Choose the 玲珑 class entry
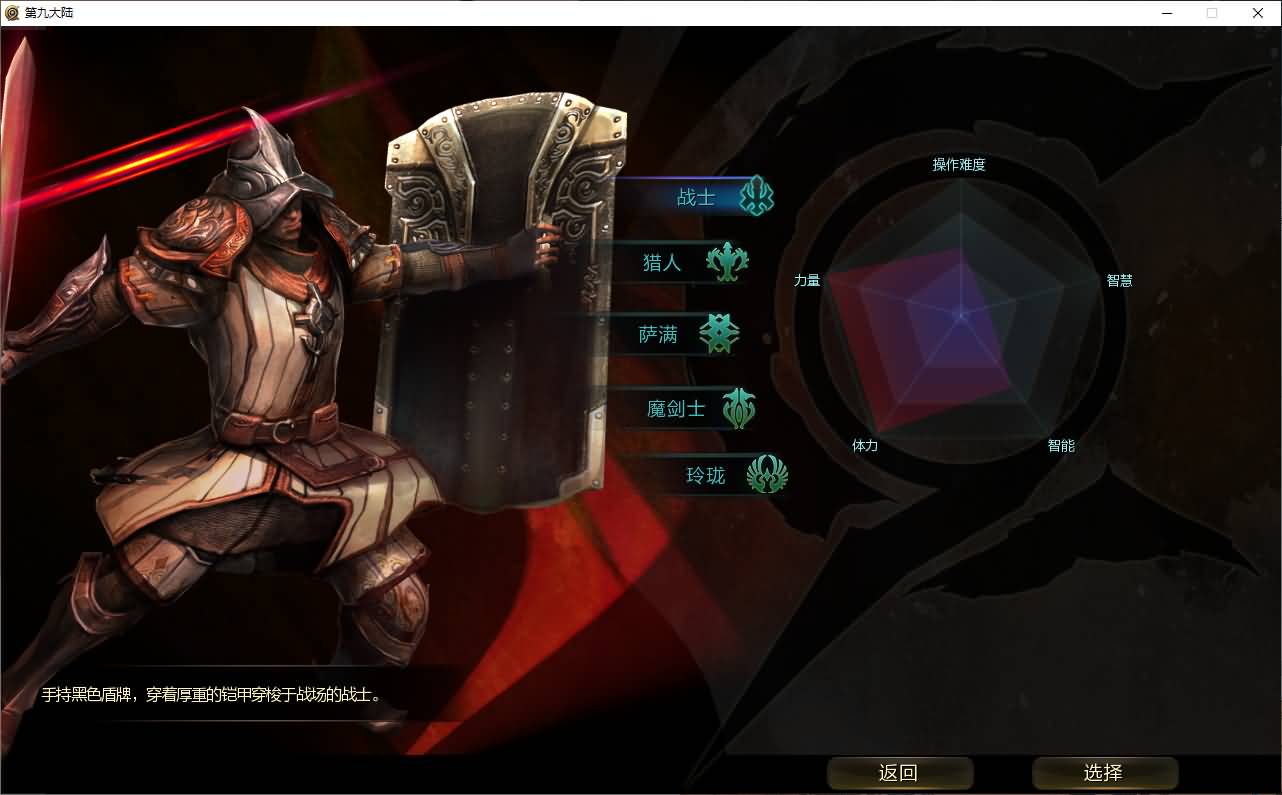Viewport: 1282px width, 795px height. pos(706,475)
